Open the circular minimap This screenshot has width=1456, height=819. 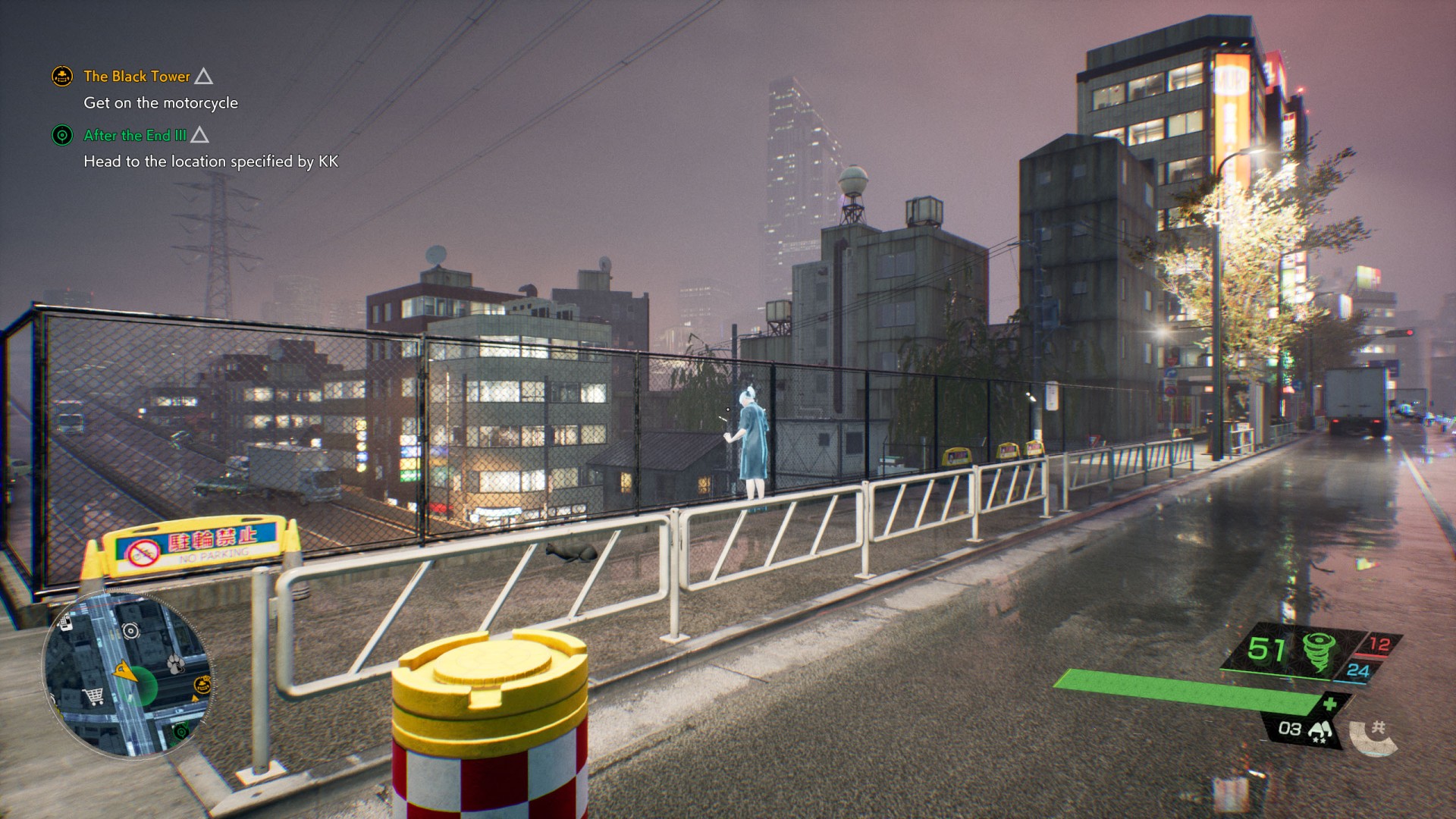click(x=127, y=673)
